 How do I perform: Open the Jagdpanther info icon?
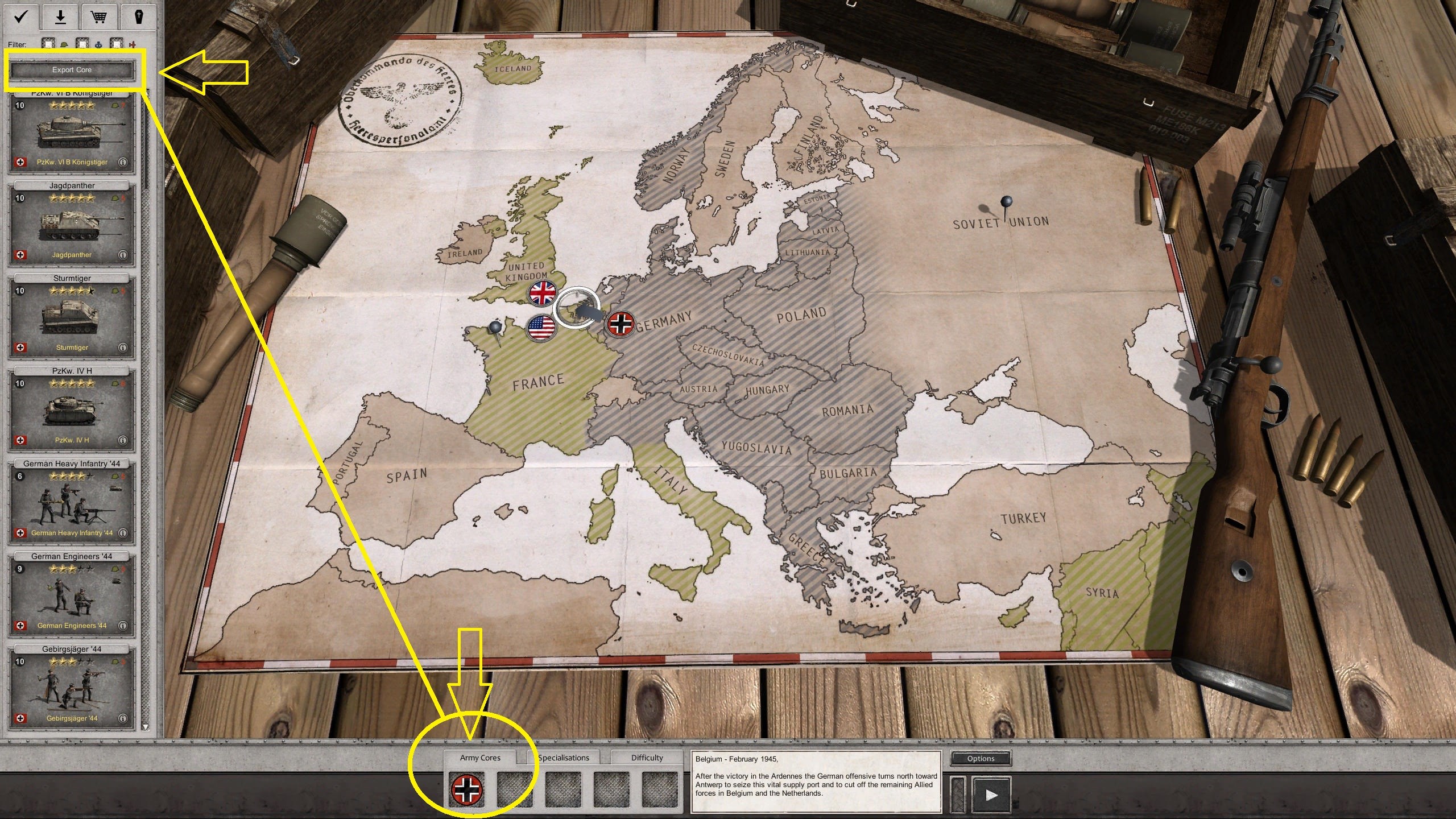click(123, 255)
